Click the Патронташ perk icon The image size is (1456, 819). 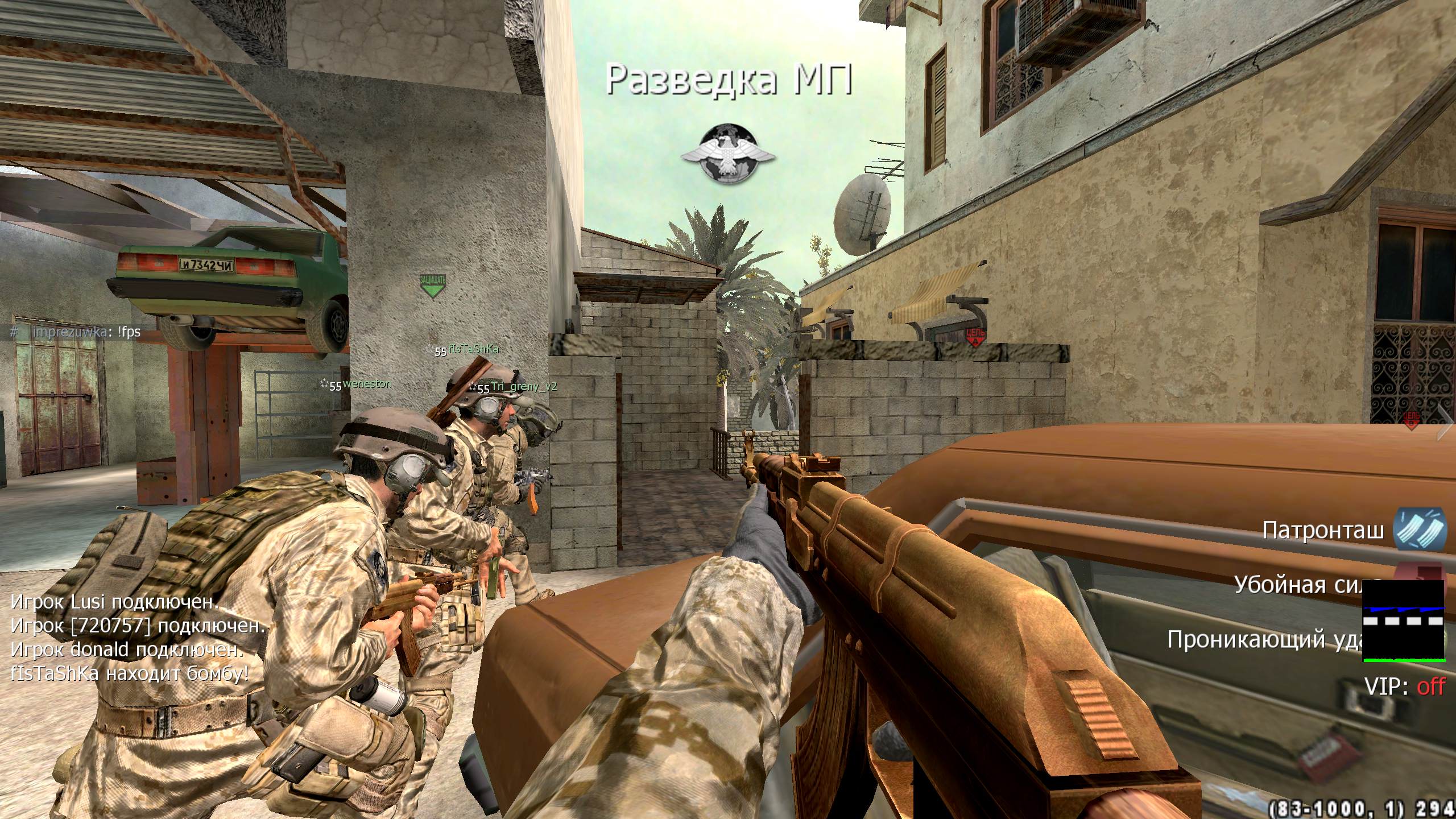click(1419, 529)
